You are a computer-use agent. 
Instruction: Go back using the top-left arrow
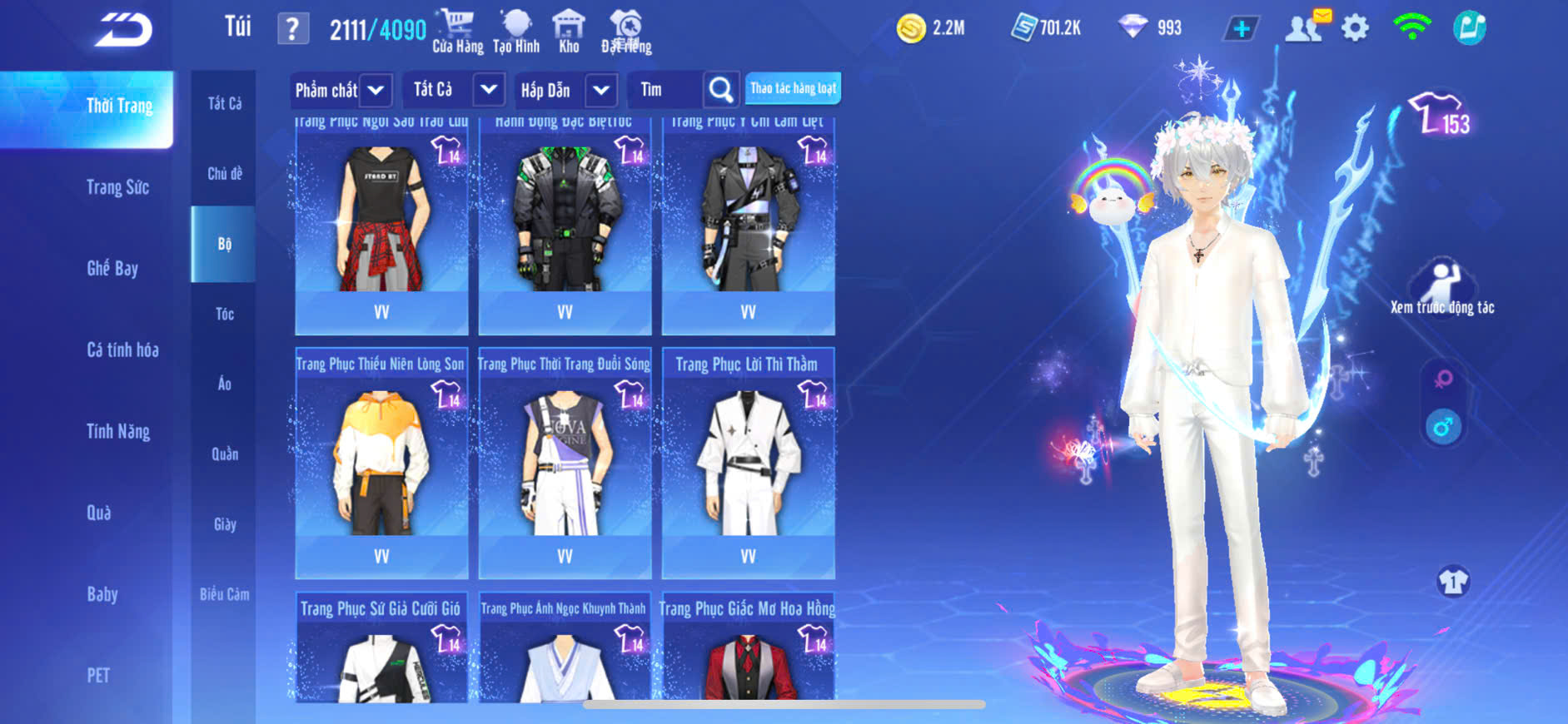tap(123, 30)
